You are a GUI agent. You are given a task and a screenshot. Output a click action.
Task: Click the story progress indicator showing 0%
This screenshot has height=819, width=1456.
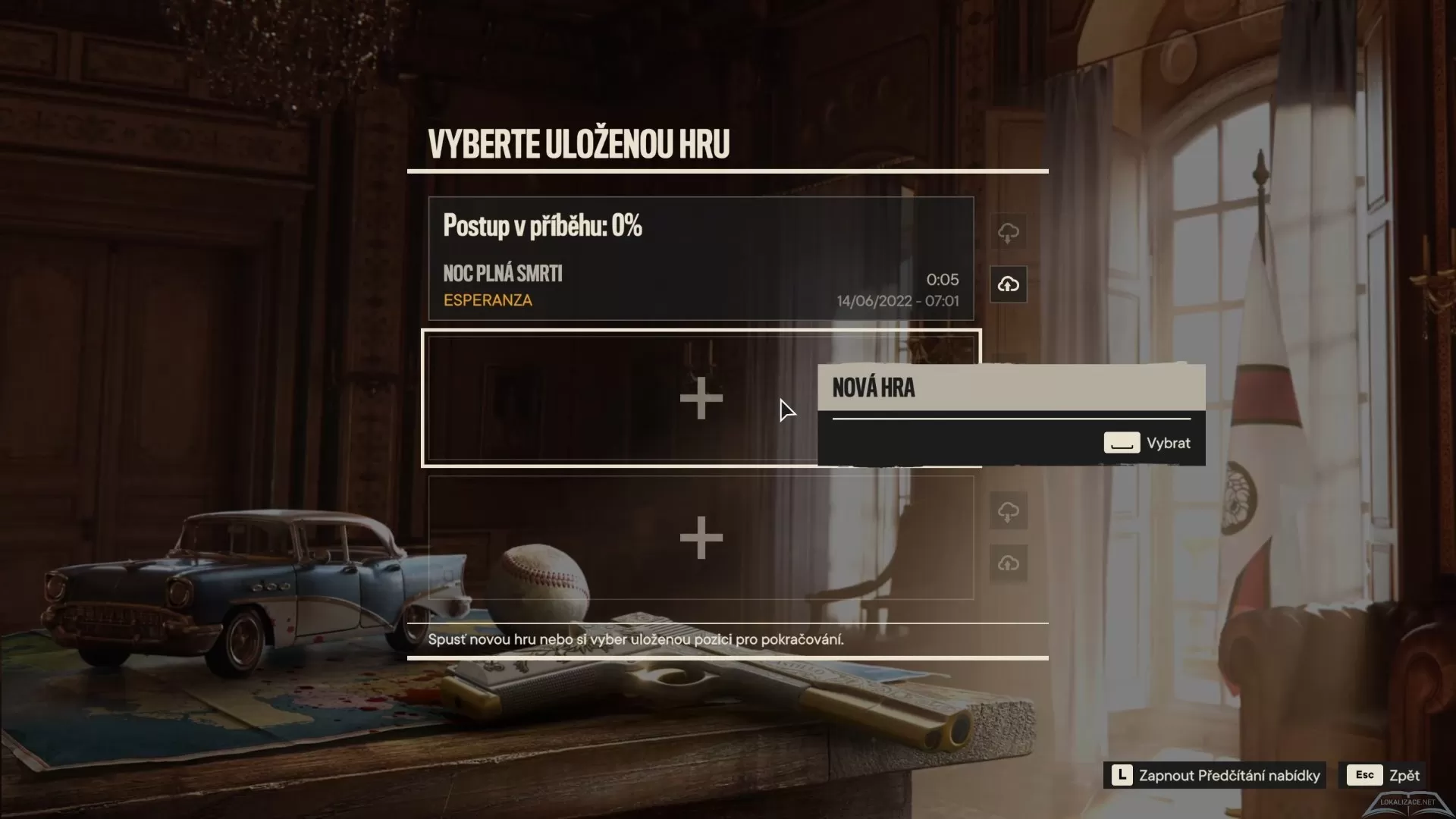click(x=543, y=224)
